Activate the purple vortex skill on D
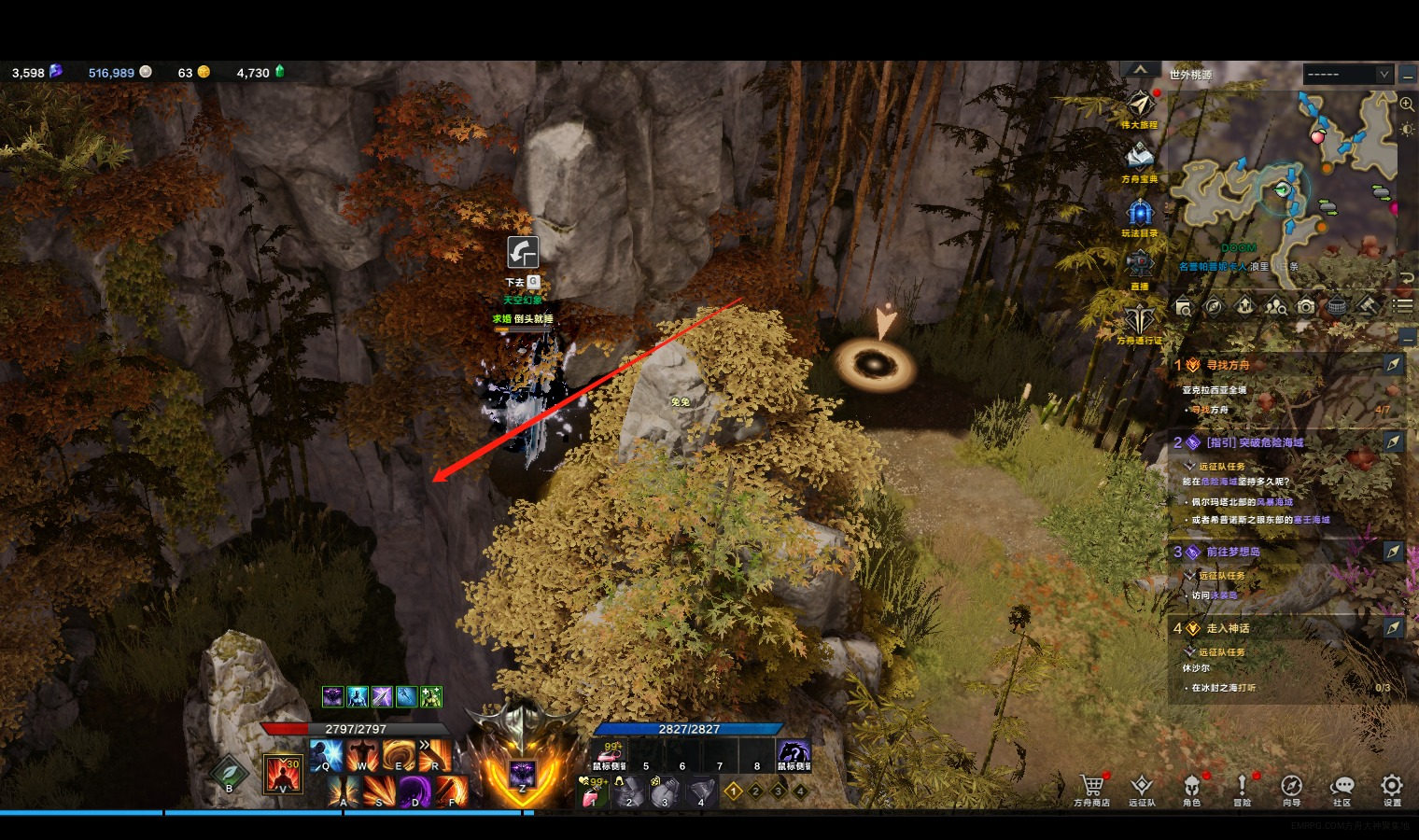The height and width of the screenshot is (840, 1419). pos(414,791)
